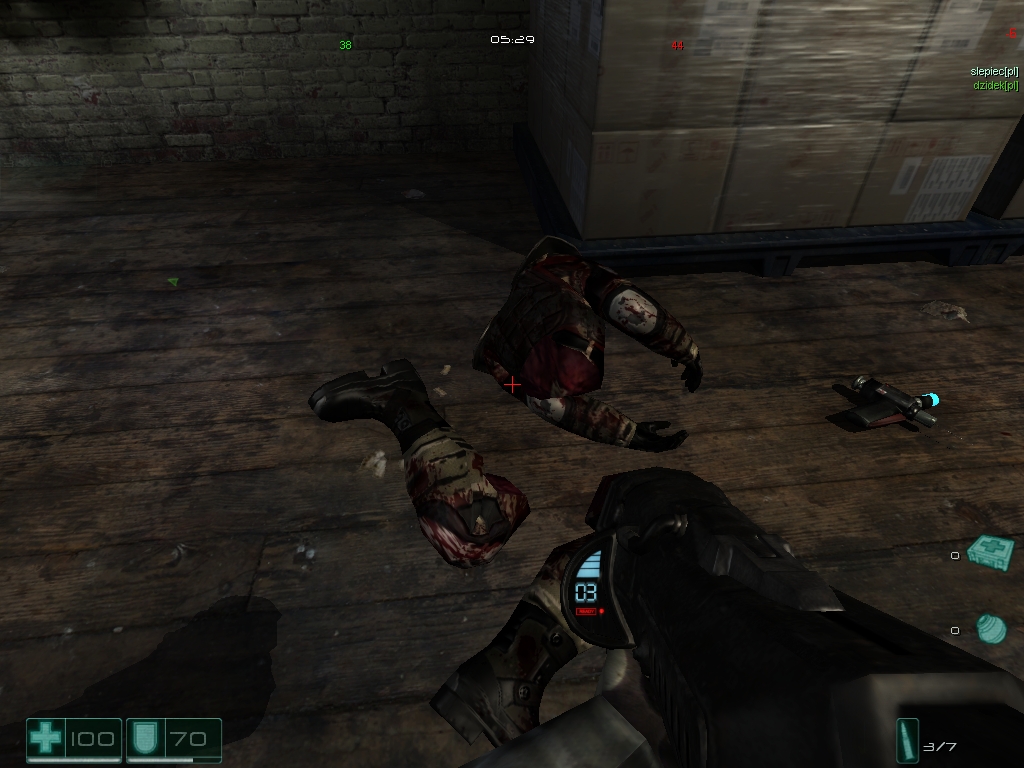The image size is (1024, 768).
Task: Select the grenade icon
Action: (x=991, y=628)
